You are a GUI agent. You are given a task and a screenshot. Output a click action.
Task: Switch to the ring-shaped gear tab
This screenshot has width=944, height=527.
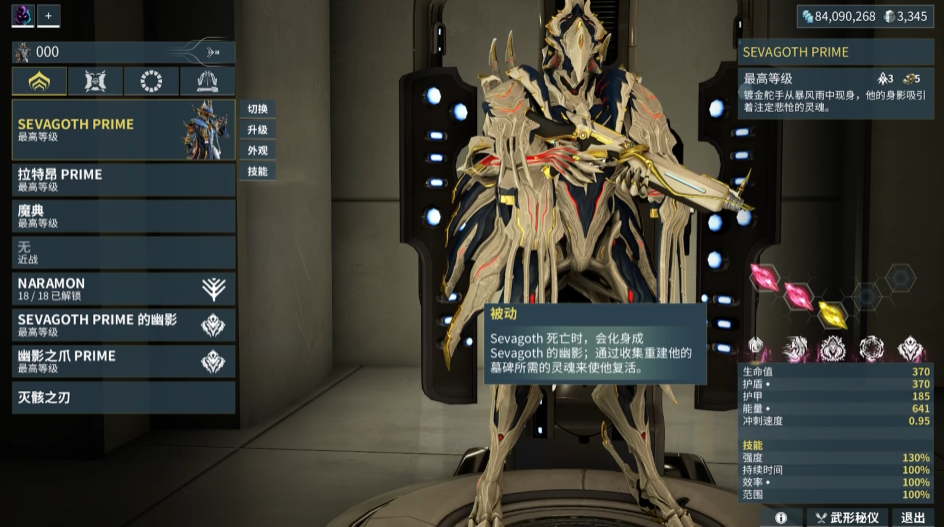tap(152, 81)
